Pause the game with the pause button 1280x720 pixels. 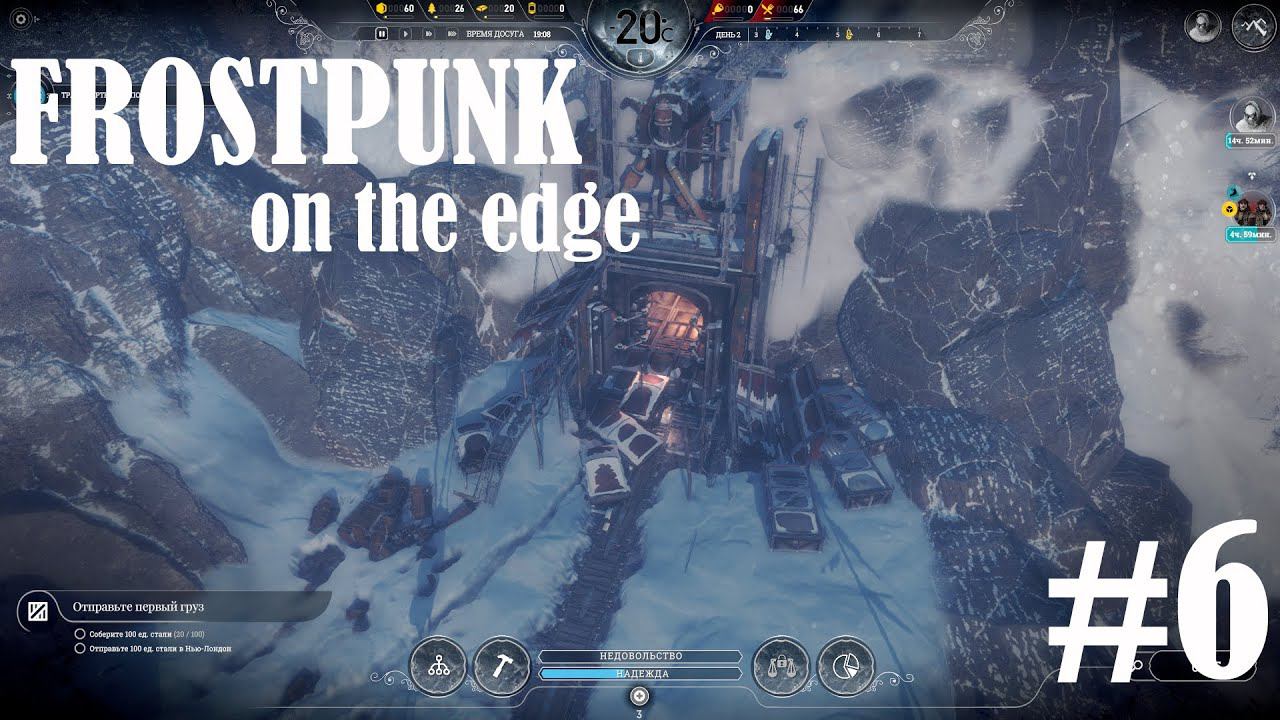coord(382,32)
